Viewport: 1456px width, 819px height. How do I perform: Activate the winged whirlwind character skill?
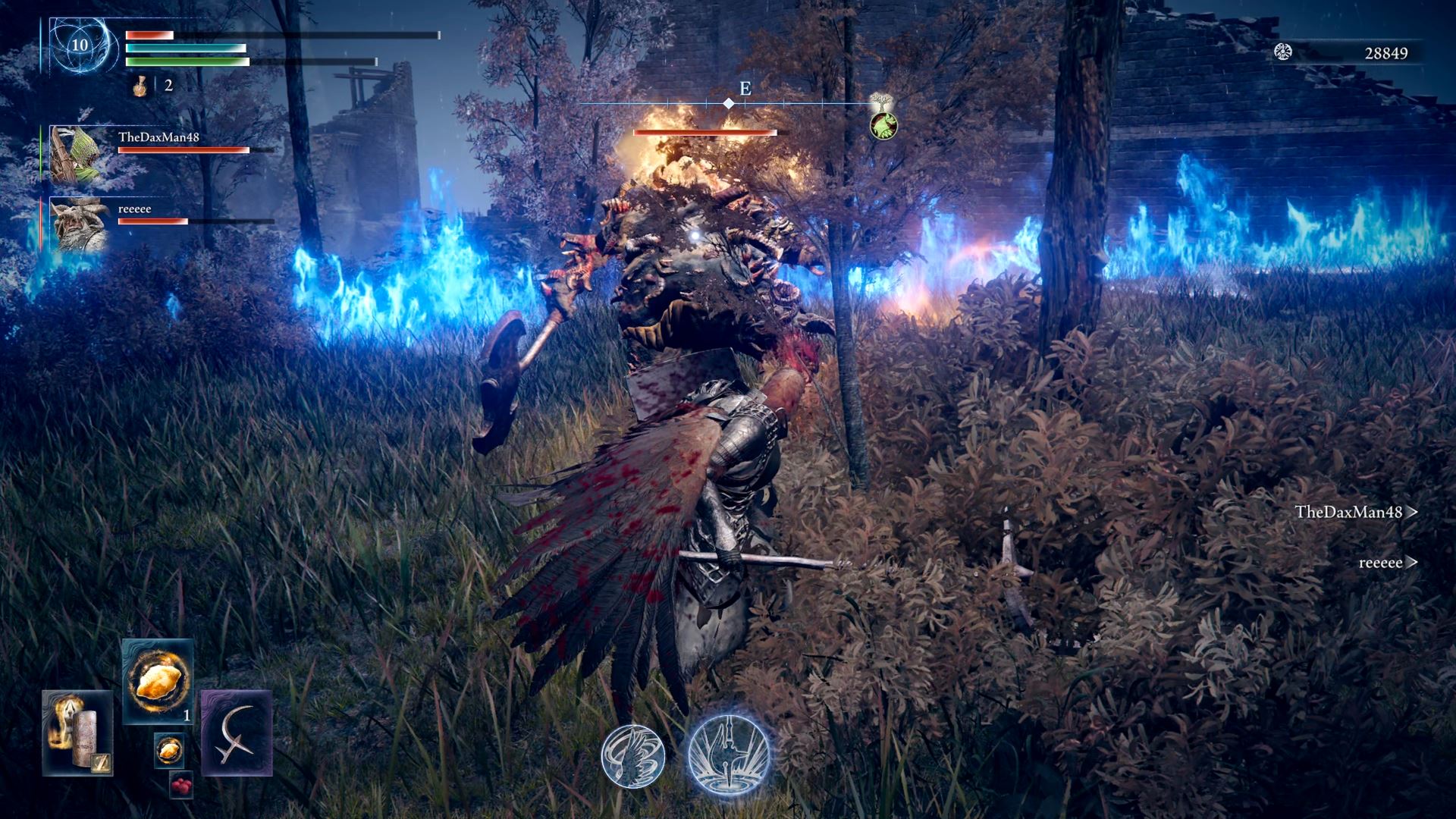click(x=633, y=756)
